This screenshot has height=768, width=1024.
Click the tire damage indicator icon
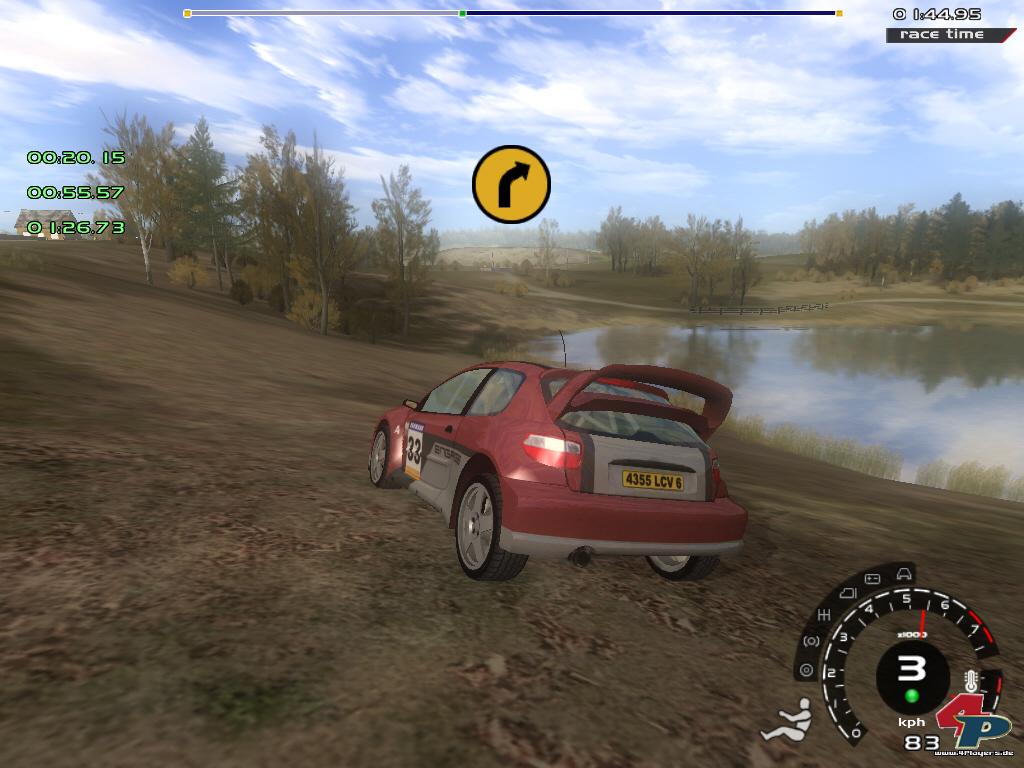806,668
